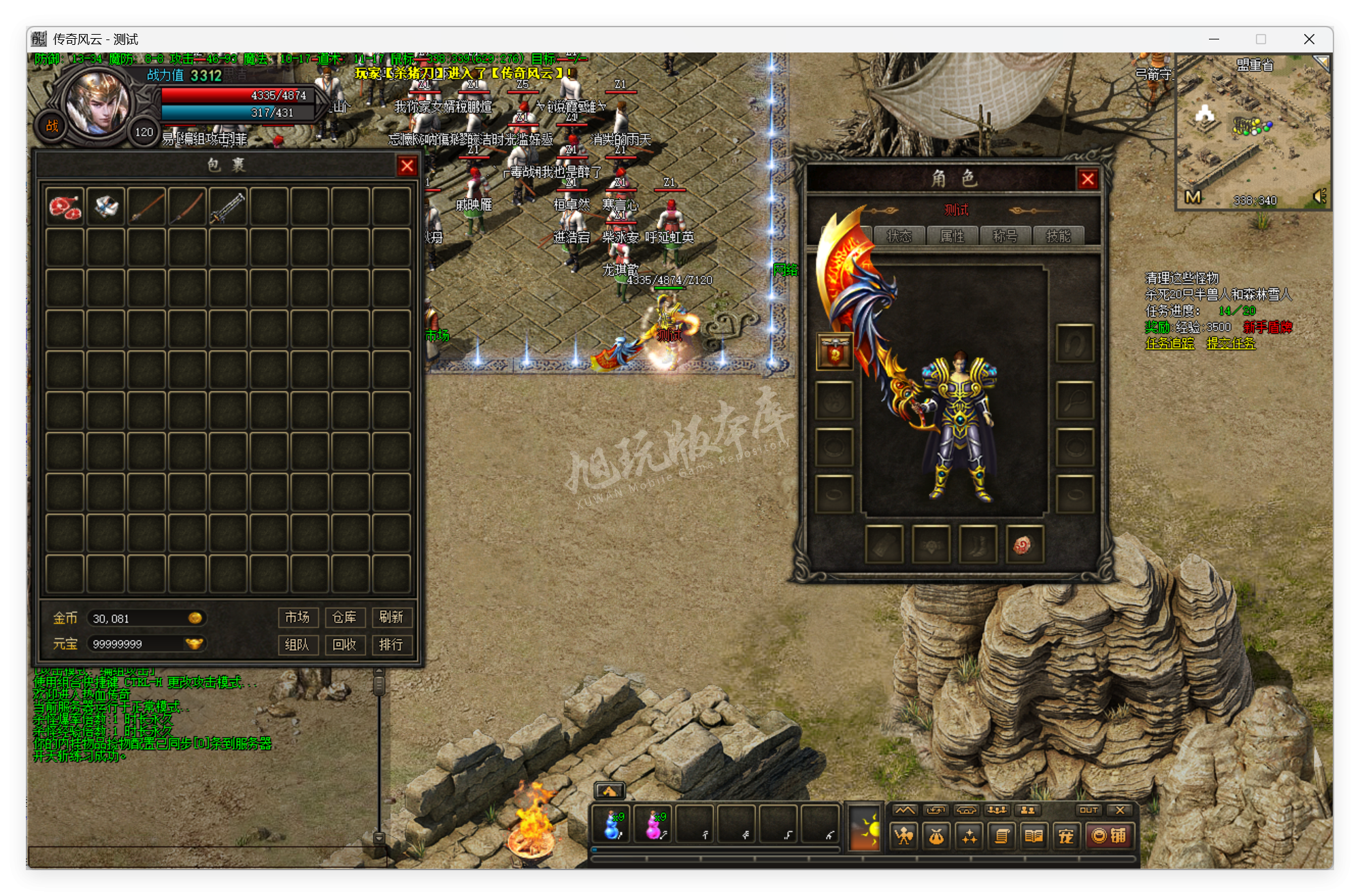Click the 元宝 amount input field
Screen dimensions: 1360x896
(x=146, y=644)
